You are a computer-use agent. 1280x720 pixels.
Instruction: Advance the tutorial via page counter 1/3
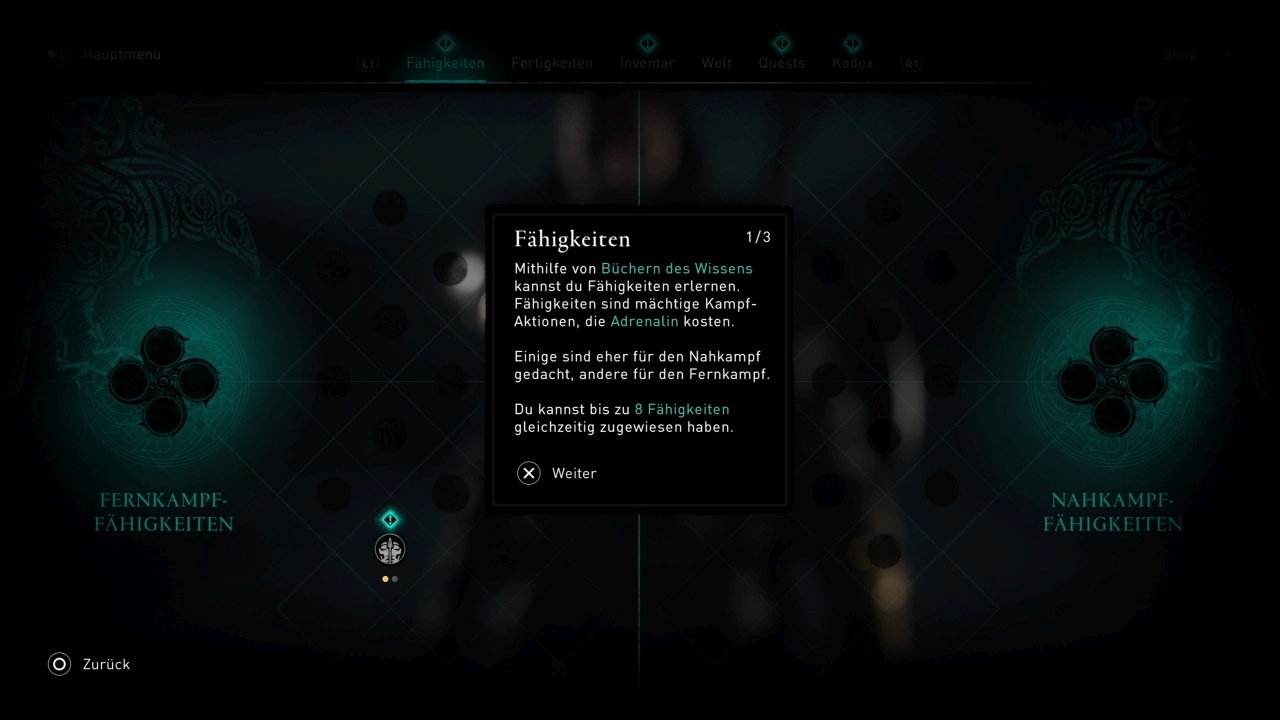click(757, 237)
